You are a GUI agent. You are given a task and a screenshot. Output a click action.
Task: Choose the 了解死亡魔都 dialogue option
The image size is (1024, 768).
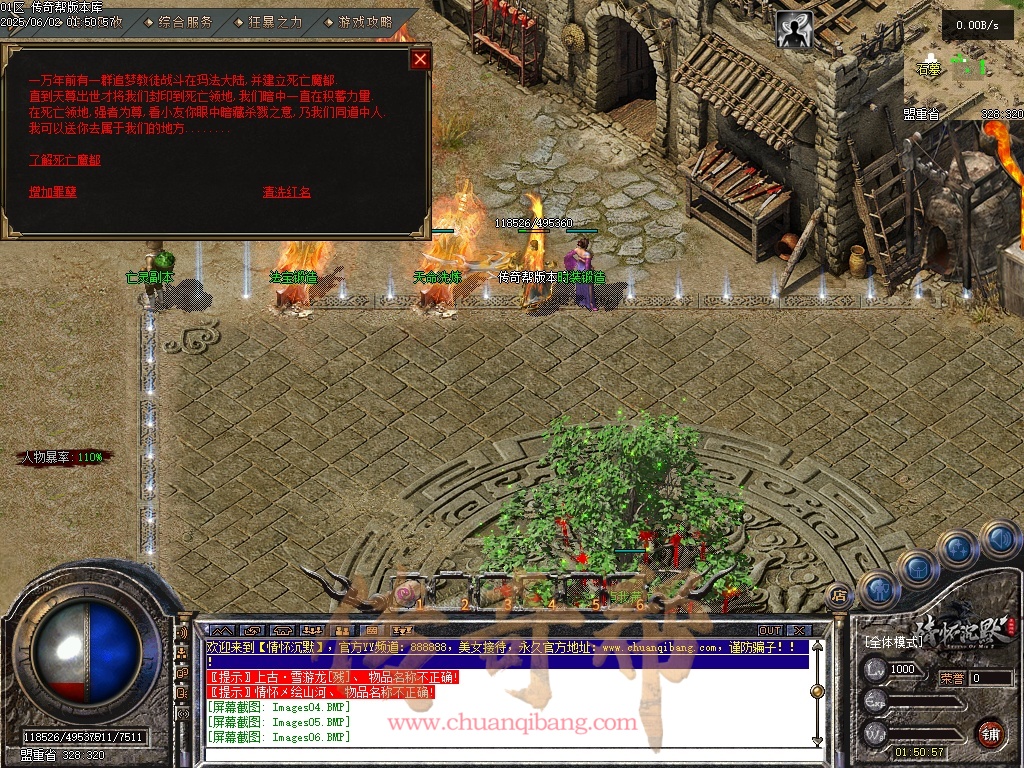65,160
